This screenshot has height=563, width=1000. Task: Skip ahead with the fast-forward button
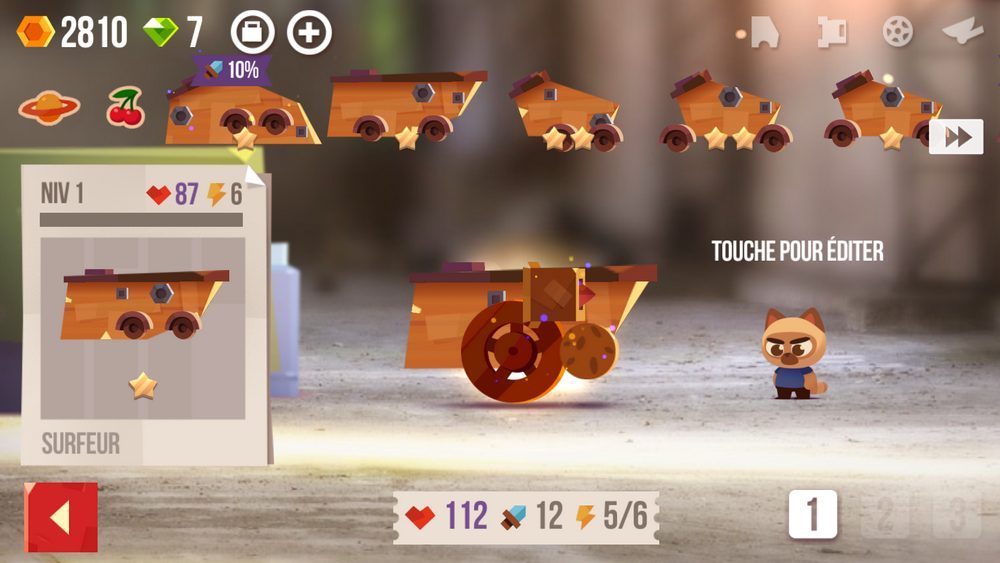(956, 137)
